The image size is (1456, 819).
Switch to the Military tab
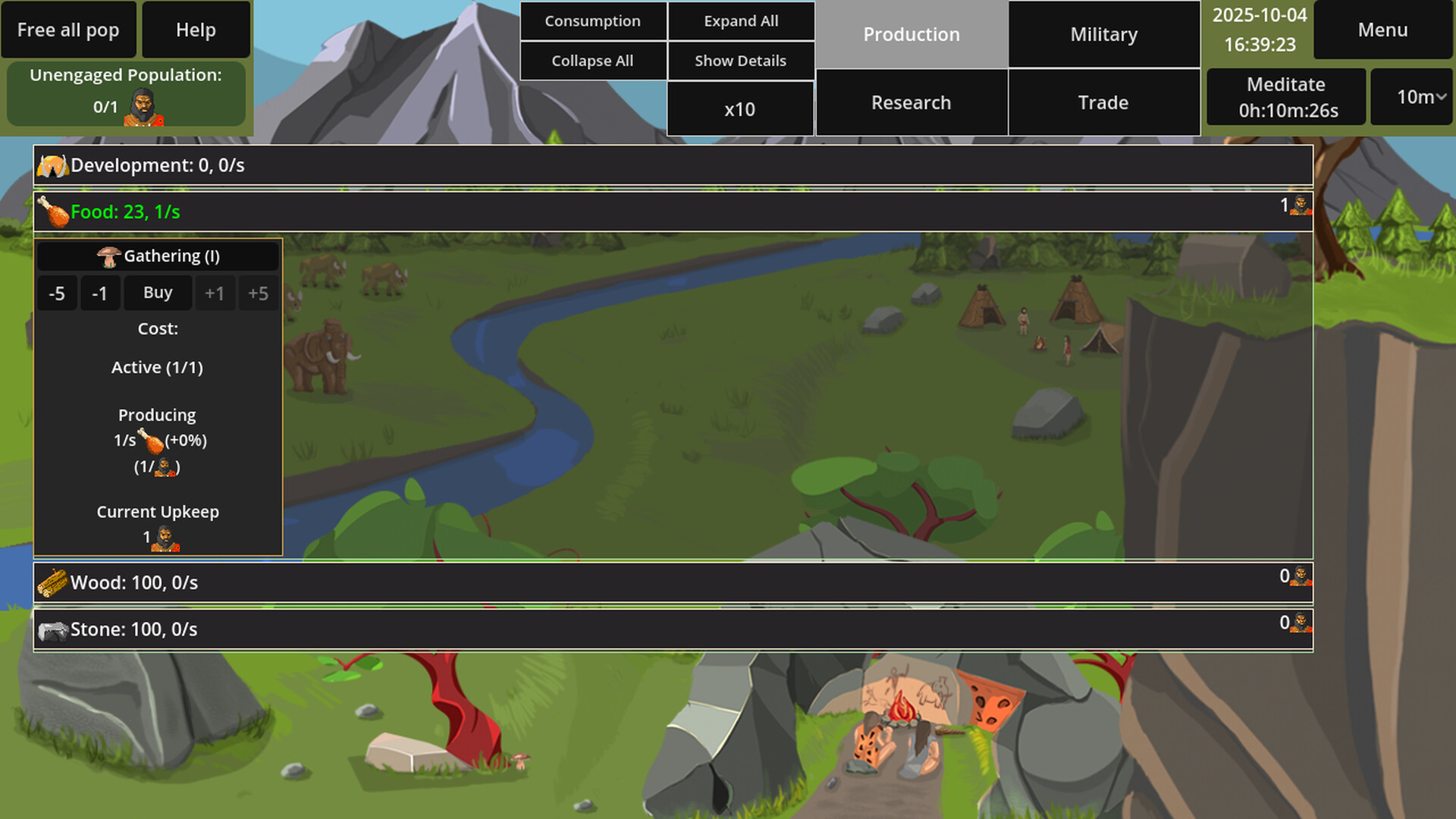coord(1103,34)
